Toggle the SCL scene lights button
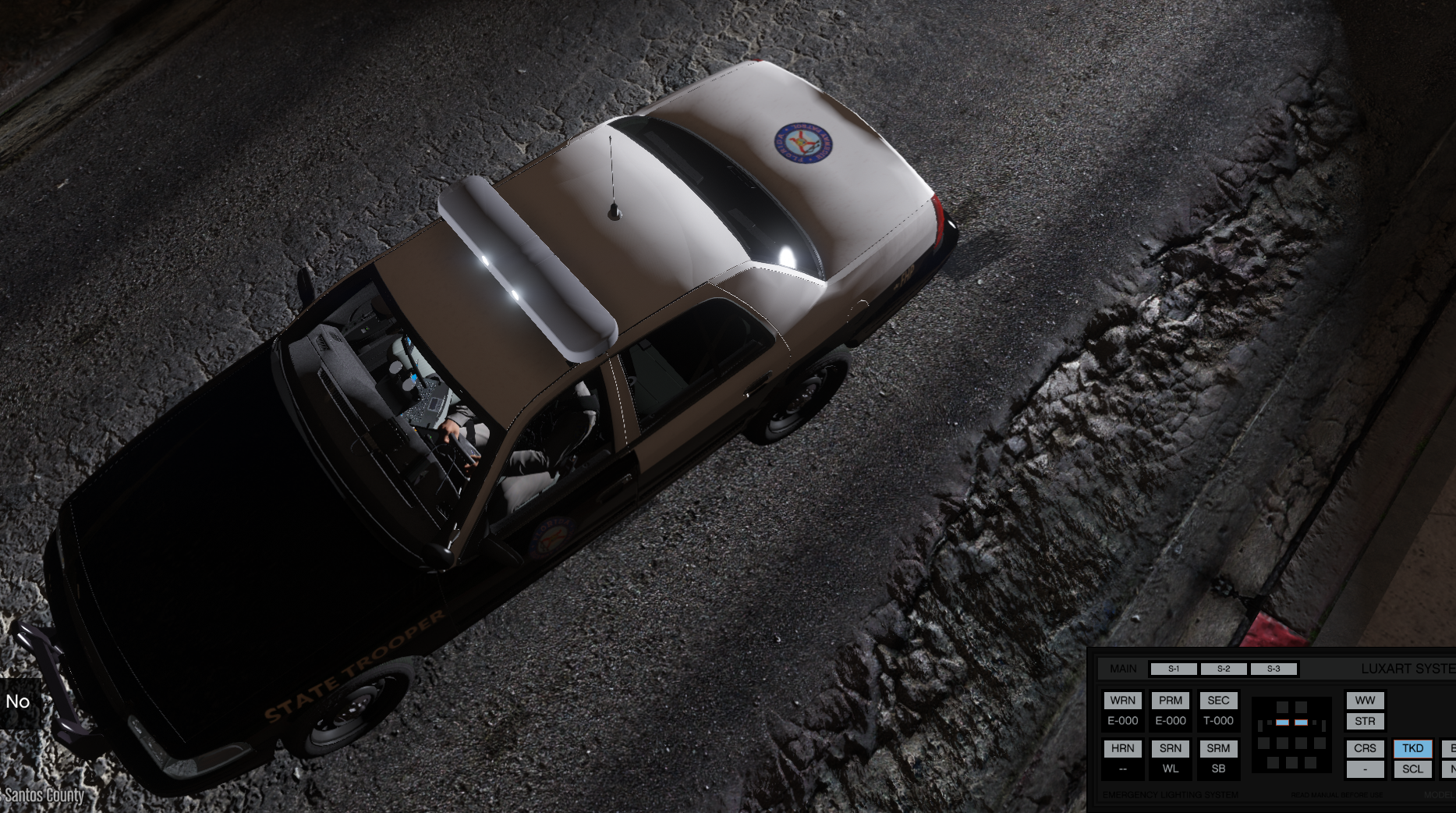The width and height of the screenshot is (1456, 813). point(1412,769)
